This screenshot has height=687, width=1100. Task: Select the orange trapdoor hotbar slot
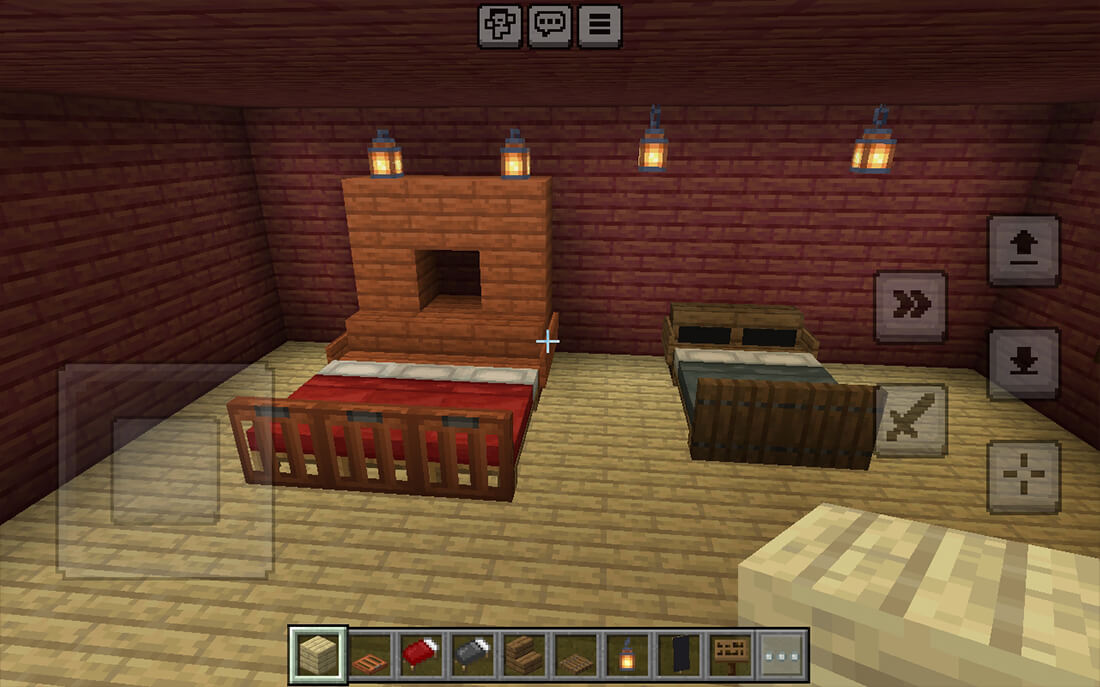click(x=371, y=654)
